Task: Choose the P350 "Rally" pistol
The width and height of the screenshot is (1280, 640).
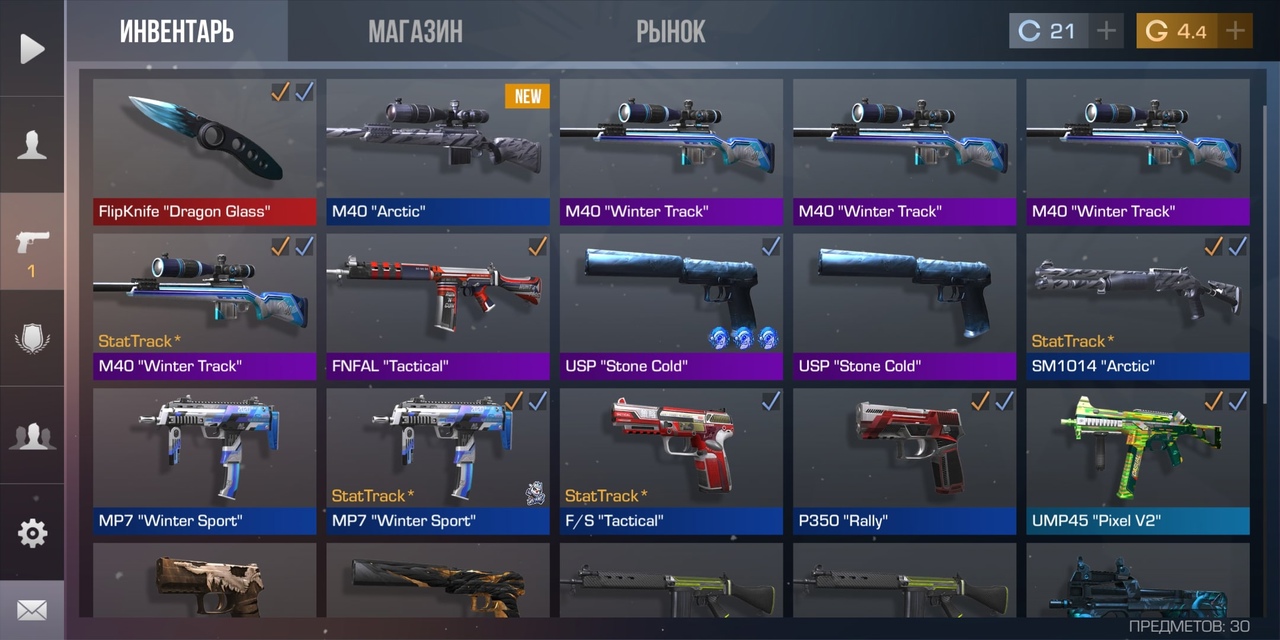Action: pos(904,460)
